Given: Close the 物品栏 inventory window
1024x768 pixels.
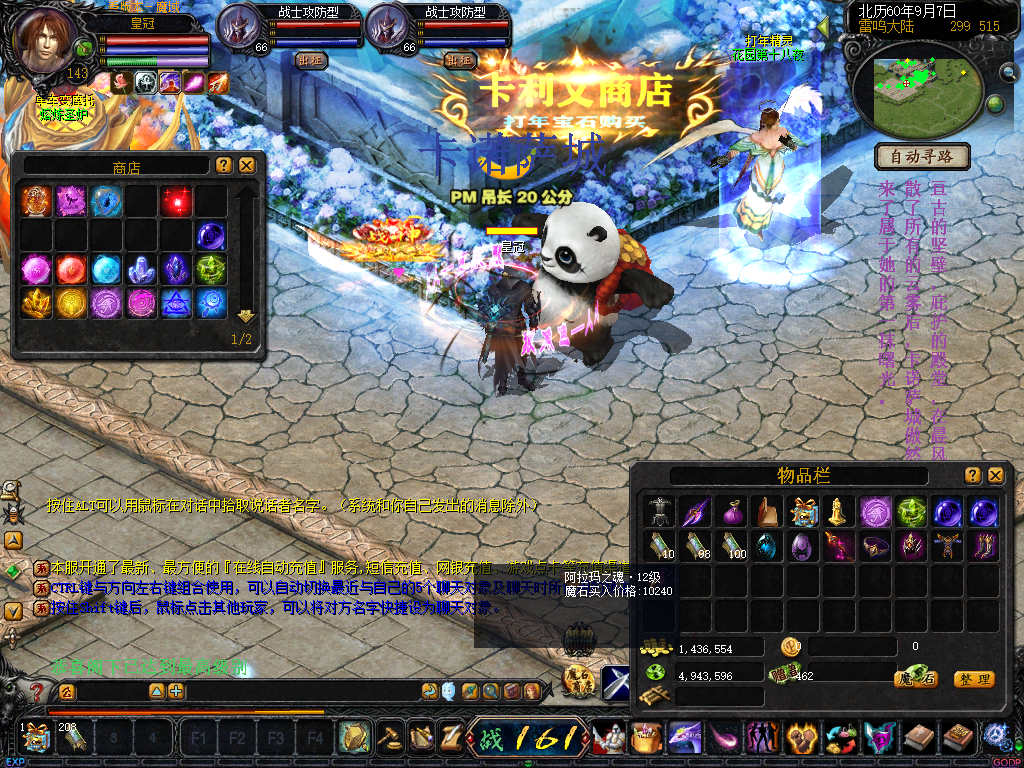Looking at the screenshot, I should click(995, 476).
